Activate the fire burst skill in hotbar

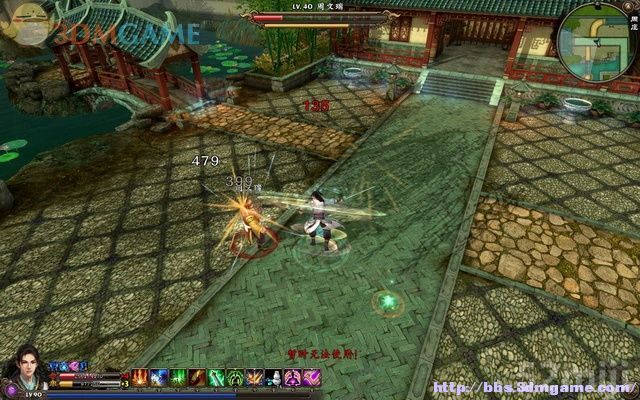(x=141, y=377)
